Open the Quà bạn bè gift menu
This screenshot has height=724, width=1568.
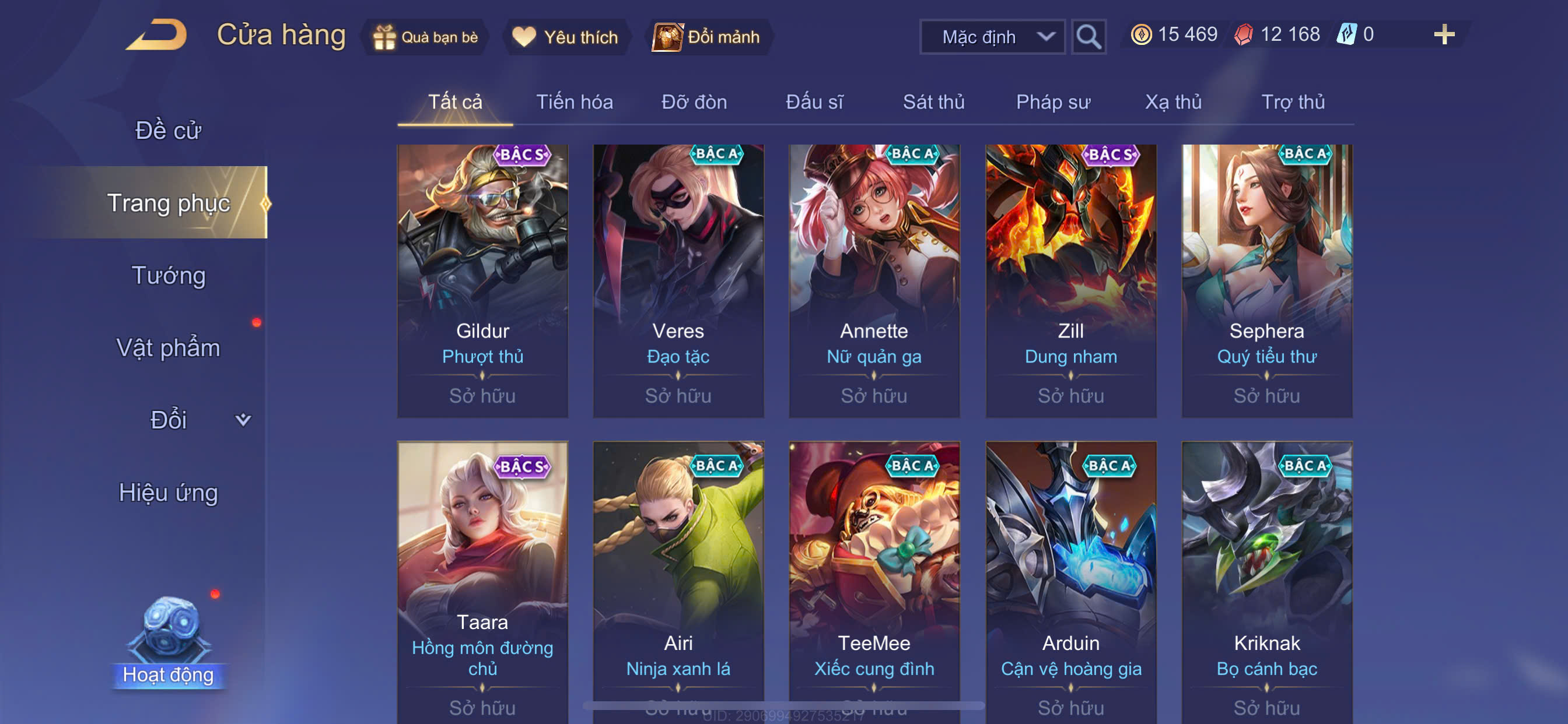(x=426, y=37)
